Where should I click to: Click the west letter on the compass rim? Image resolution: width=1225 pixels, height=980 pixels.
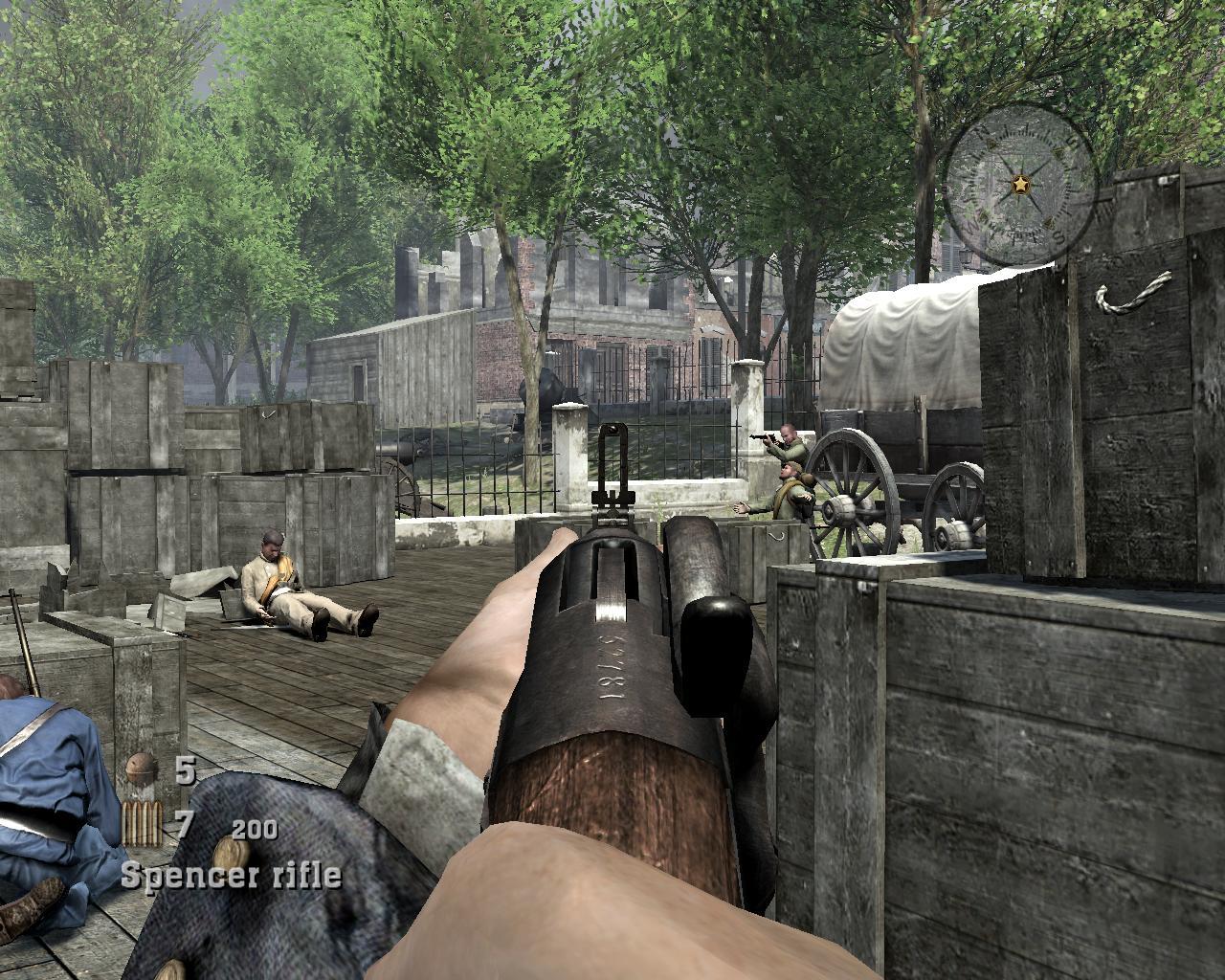pyautogui.click(x=973, y=225)
